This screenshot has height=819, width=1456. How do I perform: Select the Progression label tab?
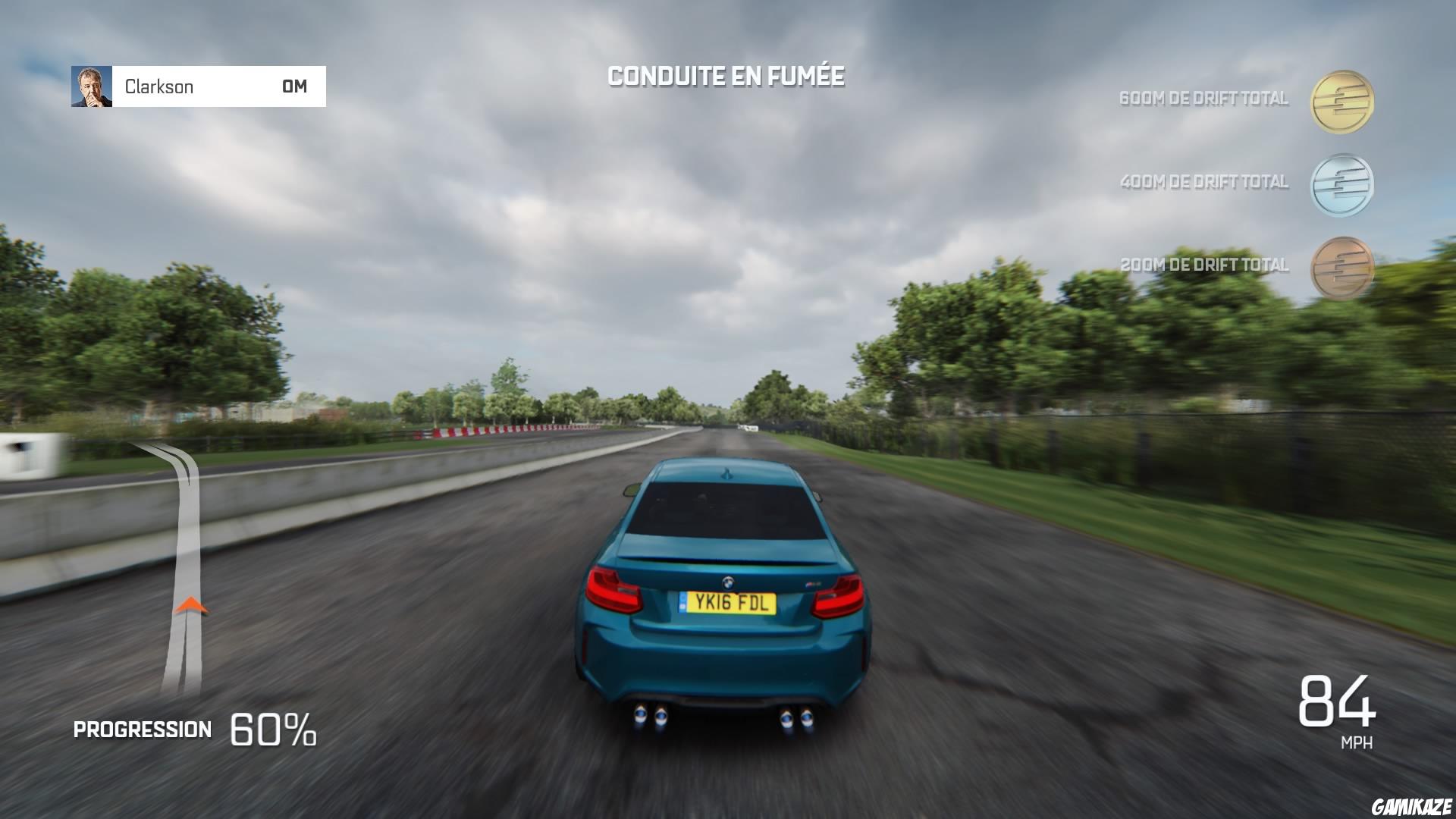pyautogui.click(x=142, y=730)
